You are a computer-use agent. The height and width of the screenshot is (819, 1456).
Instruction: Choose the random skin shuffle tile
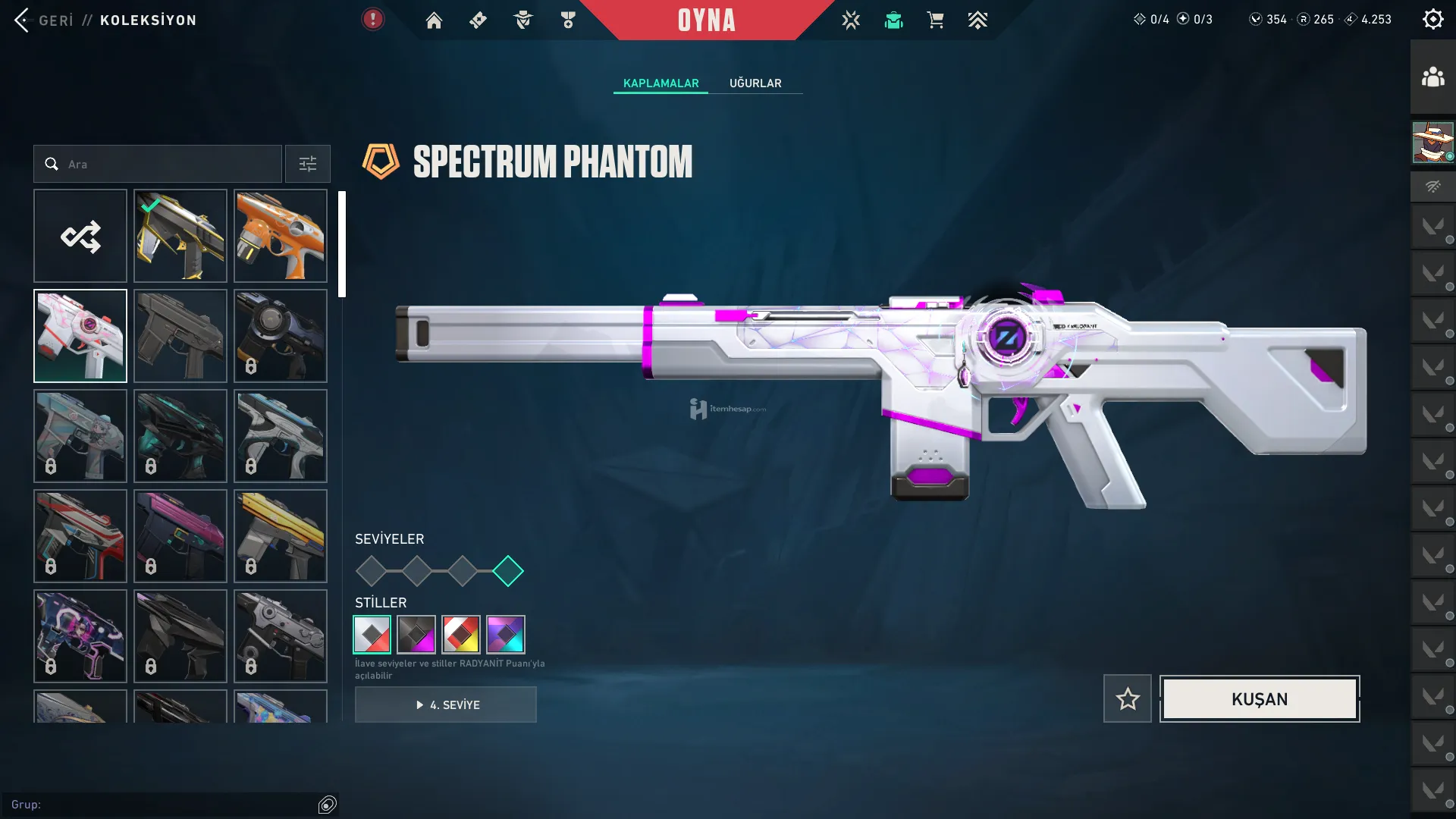pos(80,236)
